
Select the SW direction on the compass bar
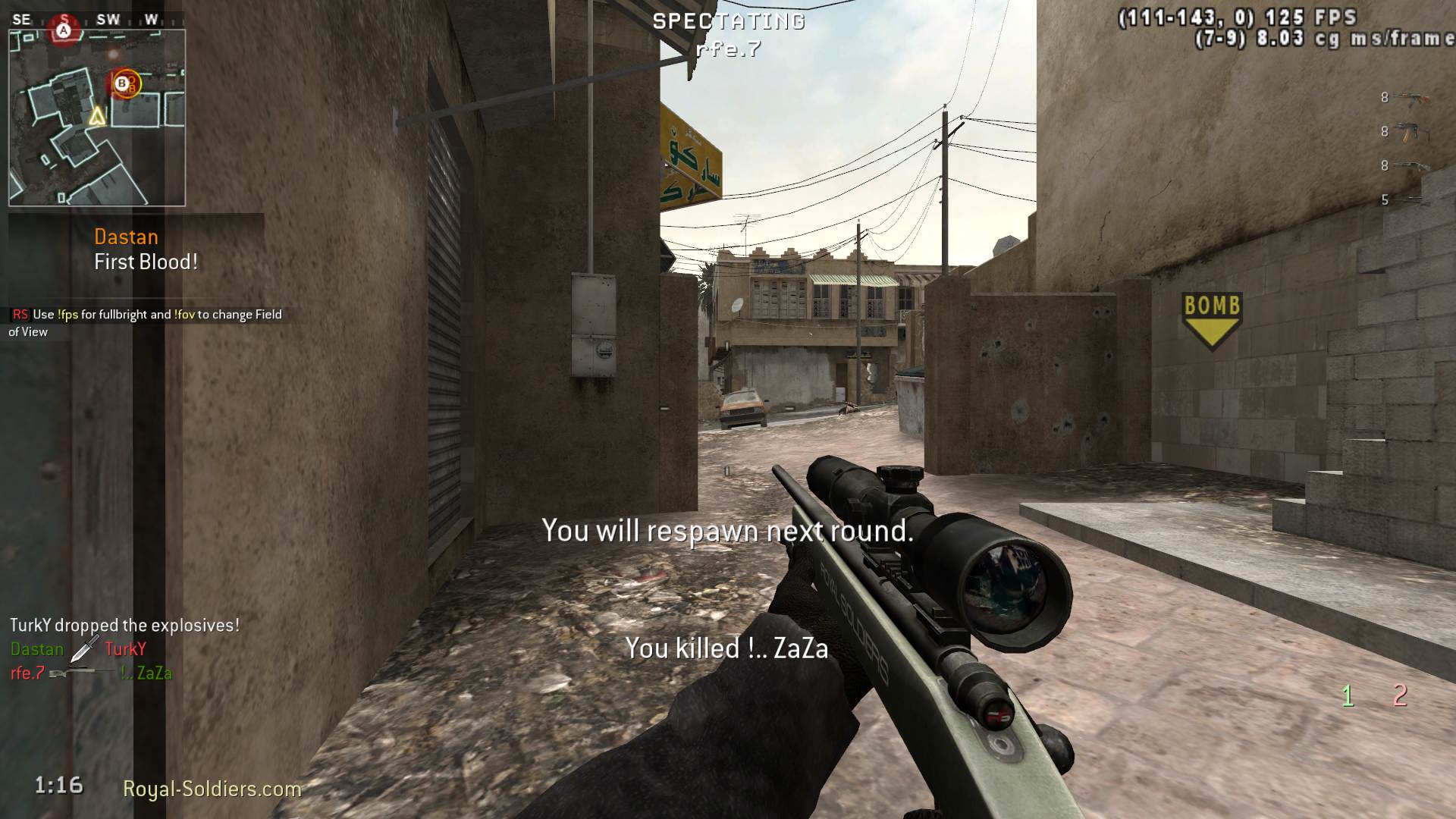pyautogui.click(x=108, y=18)
